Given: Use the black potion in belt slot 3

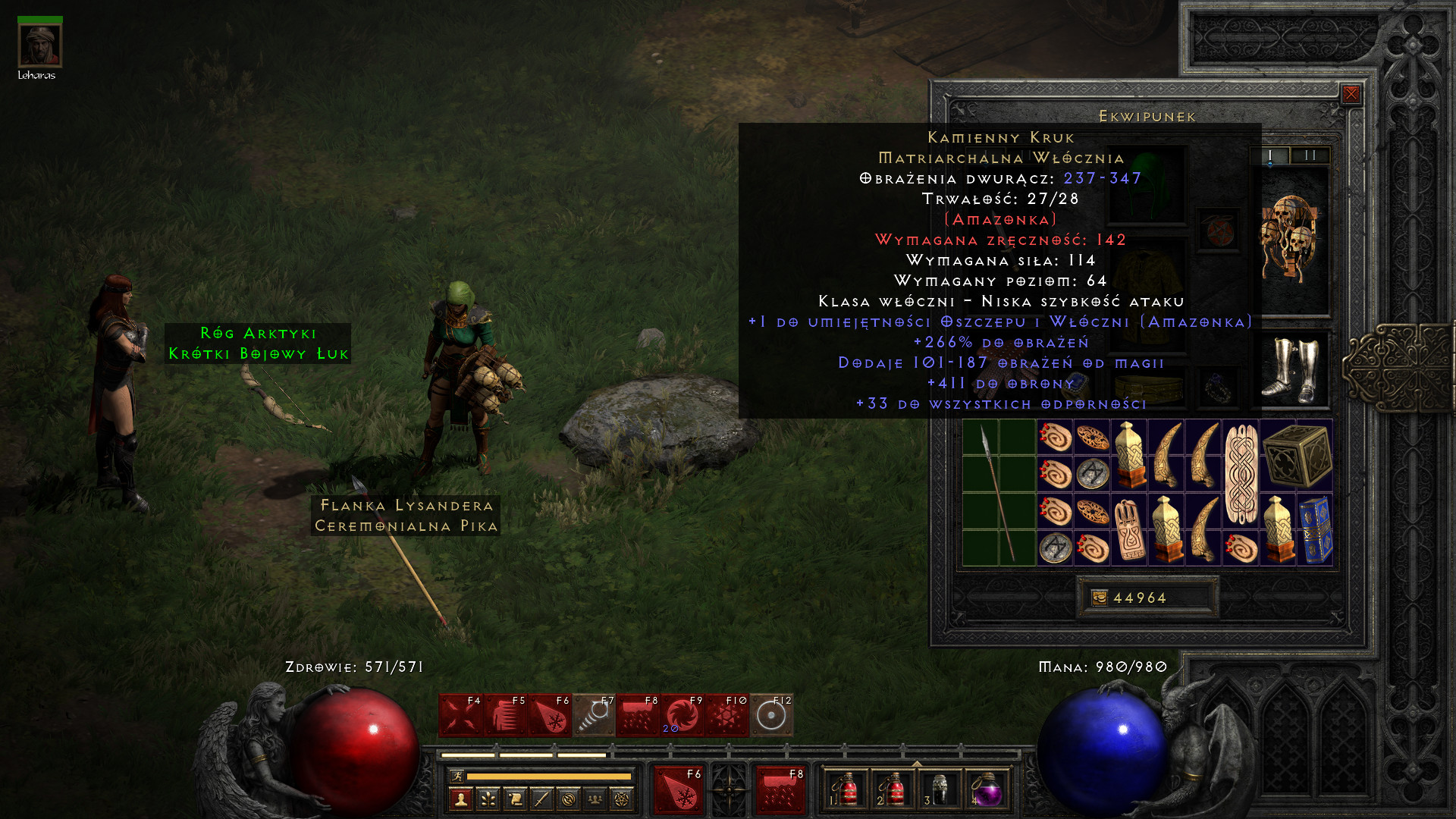Looking at the screenshot, I should coord(940,790).
